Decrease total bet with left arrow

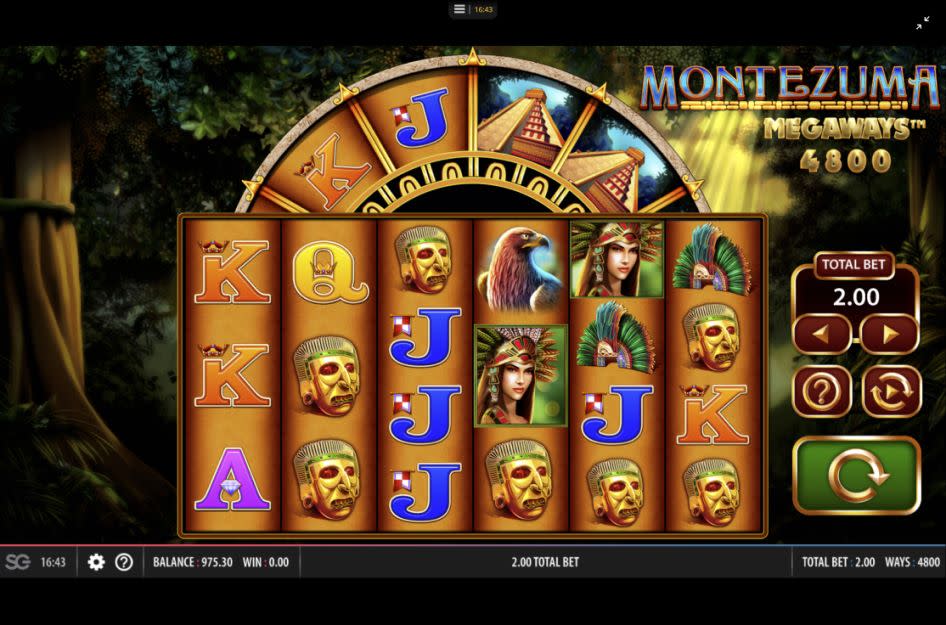(821, 334)
